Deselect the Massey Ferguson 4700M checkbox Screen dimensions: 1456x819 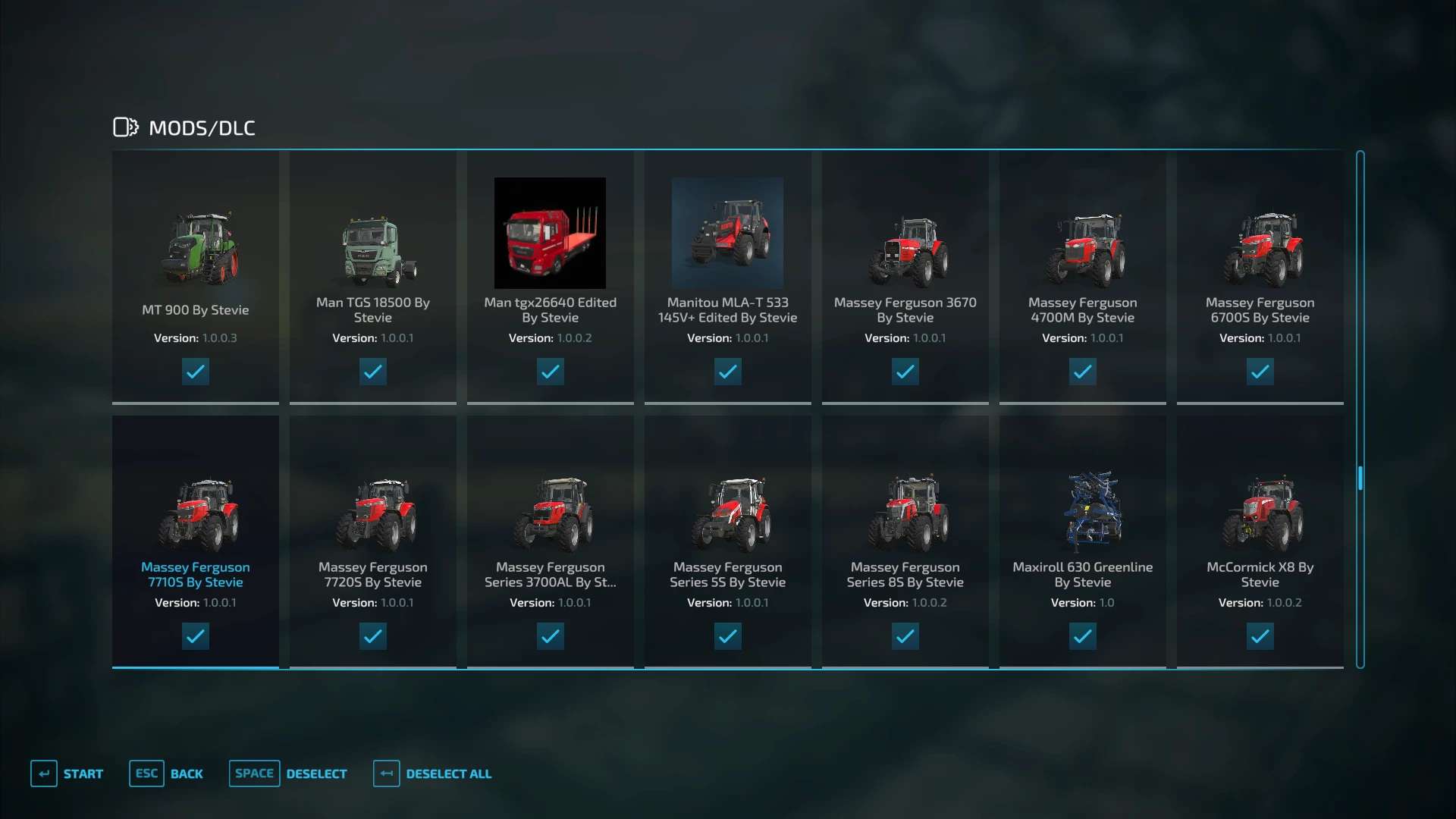[x=1083, y=372]
